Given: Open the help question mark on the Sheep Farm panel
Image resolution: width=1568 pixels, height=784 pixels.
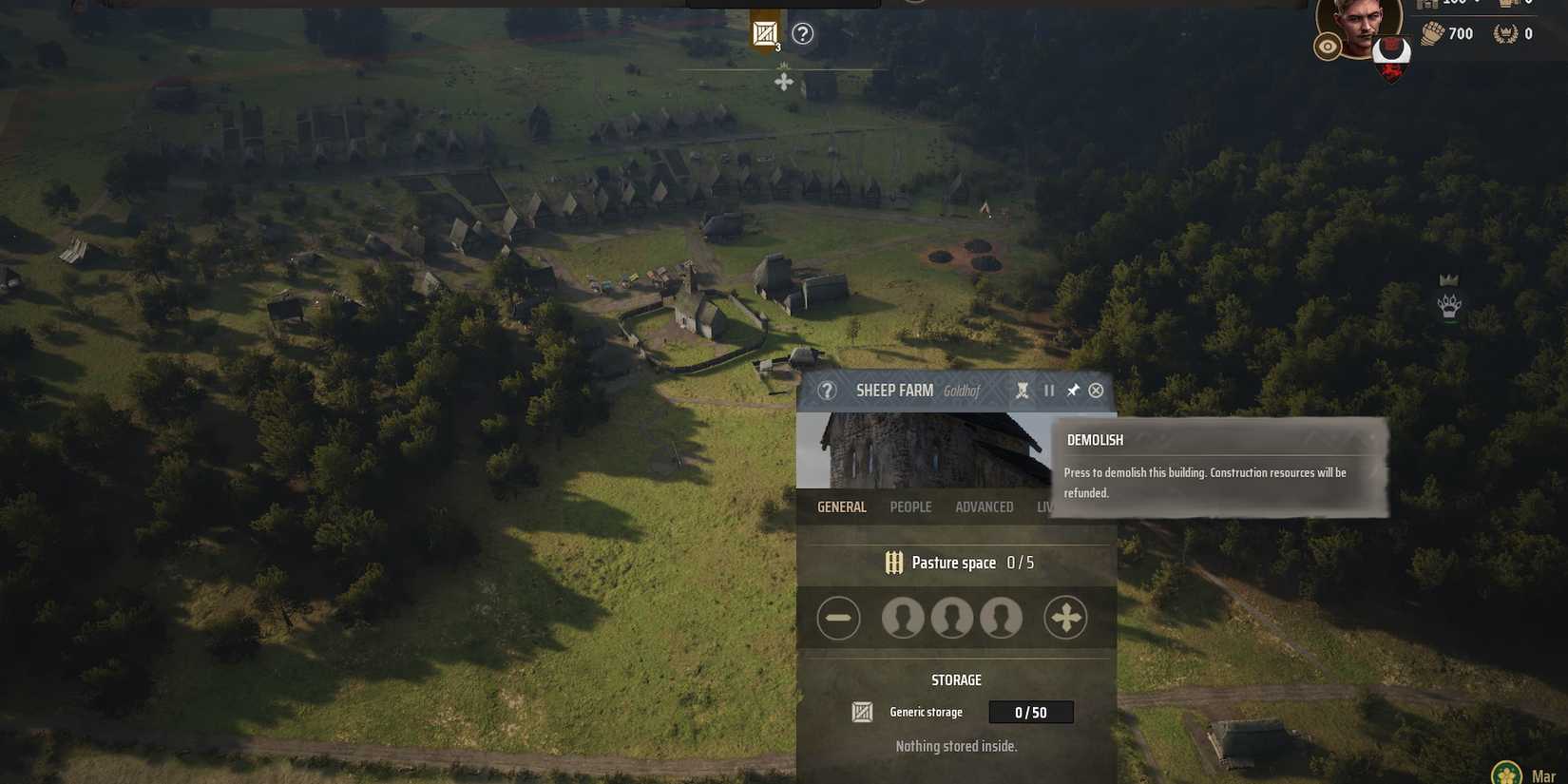Looking at the screenshot, I should 827,391.
